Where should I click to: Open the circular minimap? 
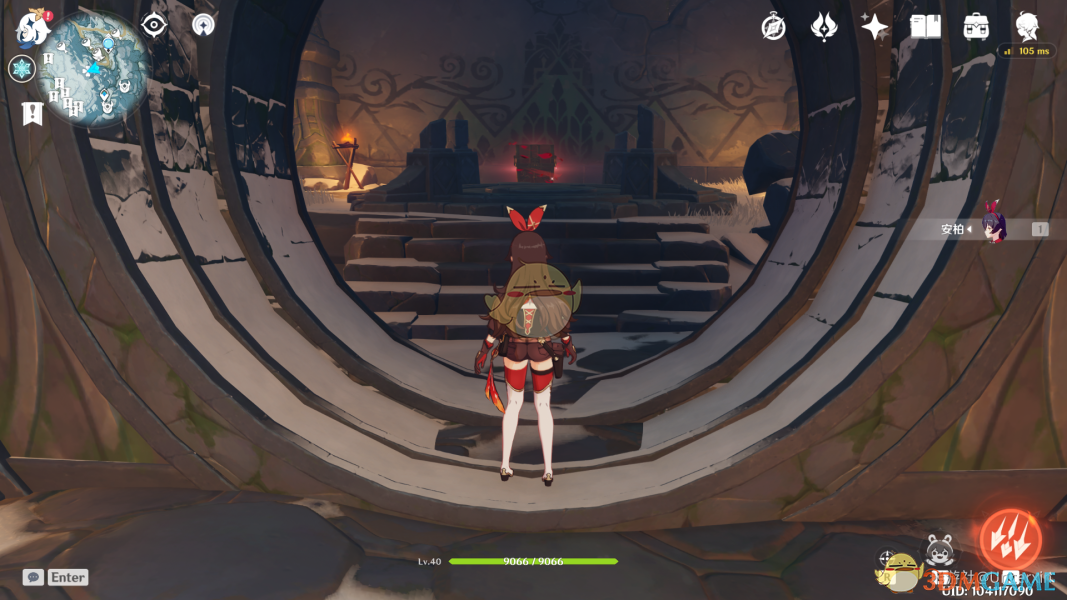(95, 70)
